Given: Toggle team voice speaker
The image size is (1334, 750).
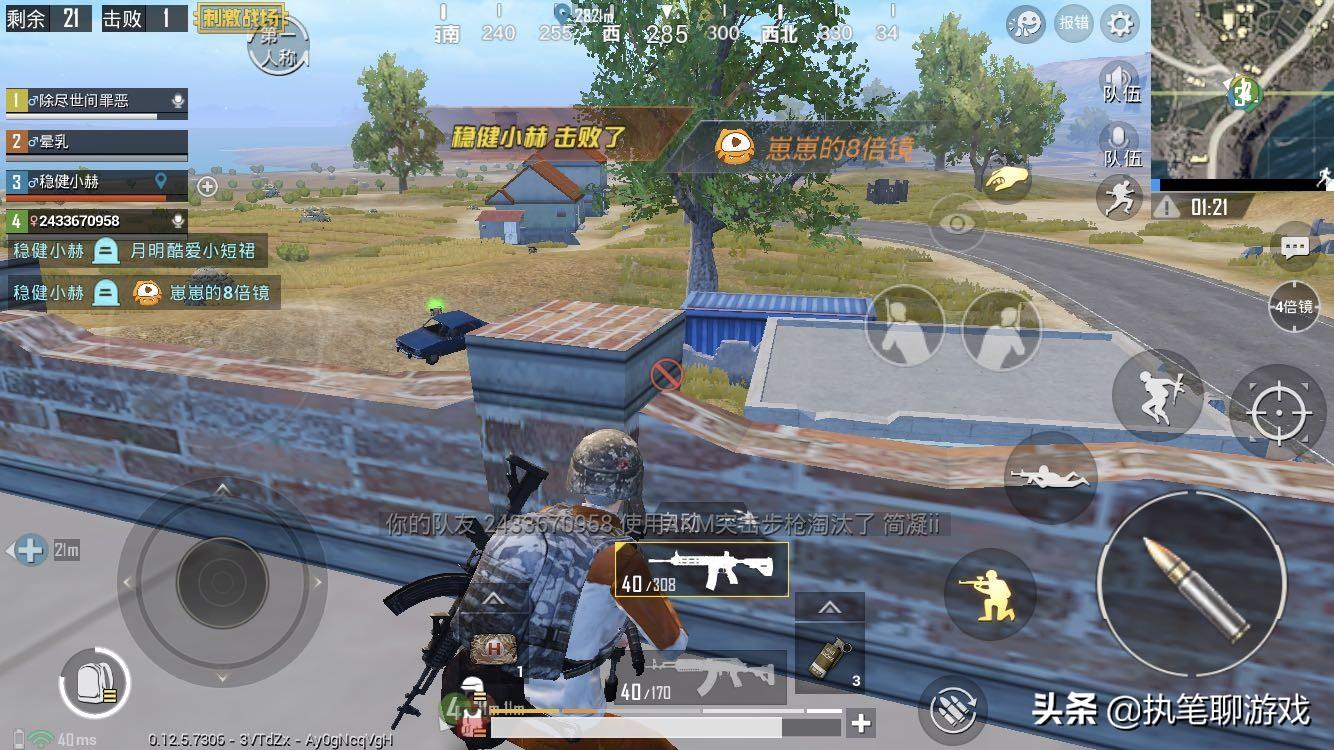Looking at the screenshot, I should pos(1121,82).
